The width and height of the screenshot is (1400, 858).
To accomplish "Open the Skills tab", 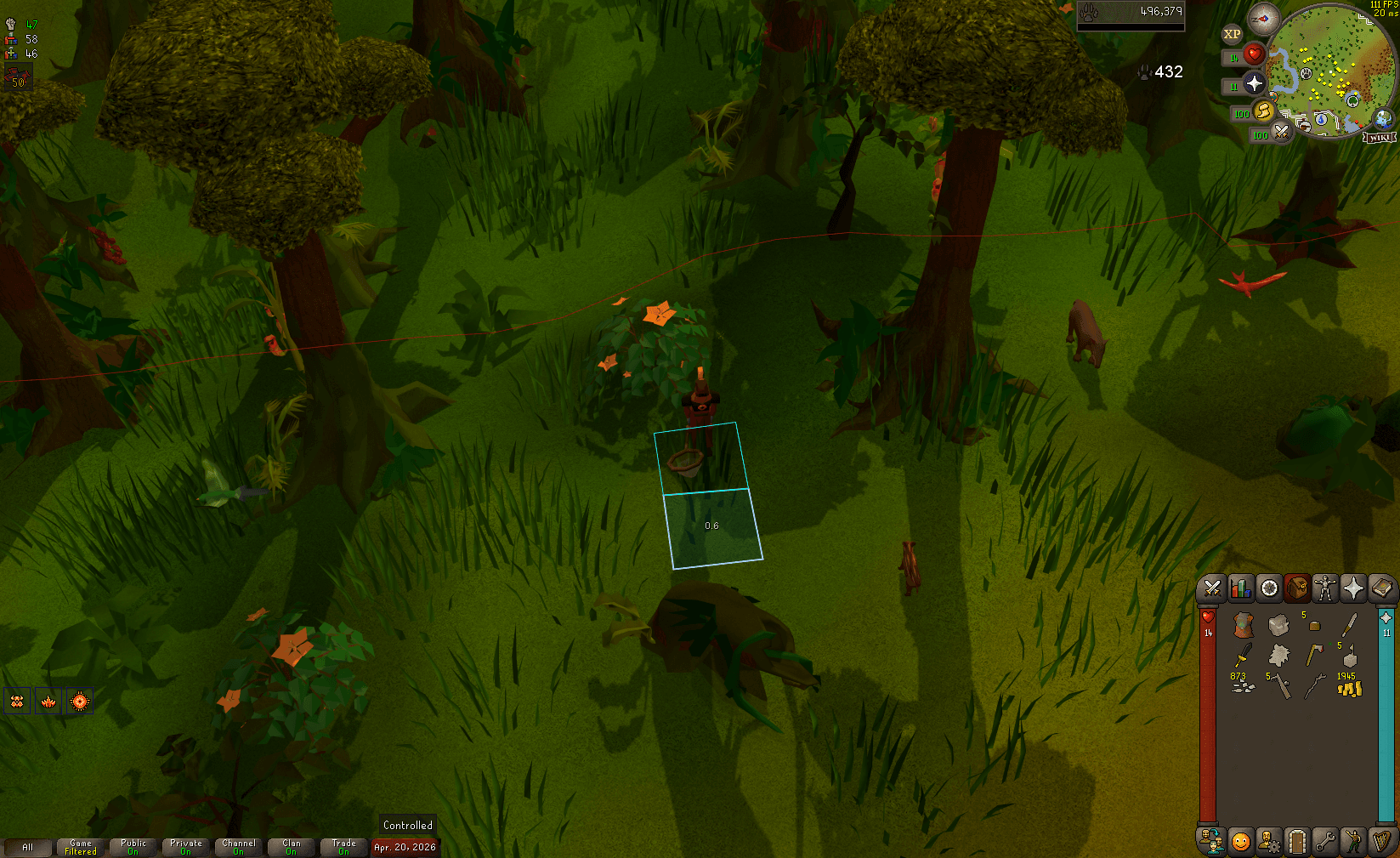I will point(1239,588).
